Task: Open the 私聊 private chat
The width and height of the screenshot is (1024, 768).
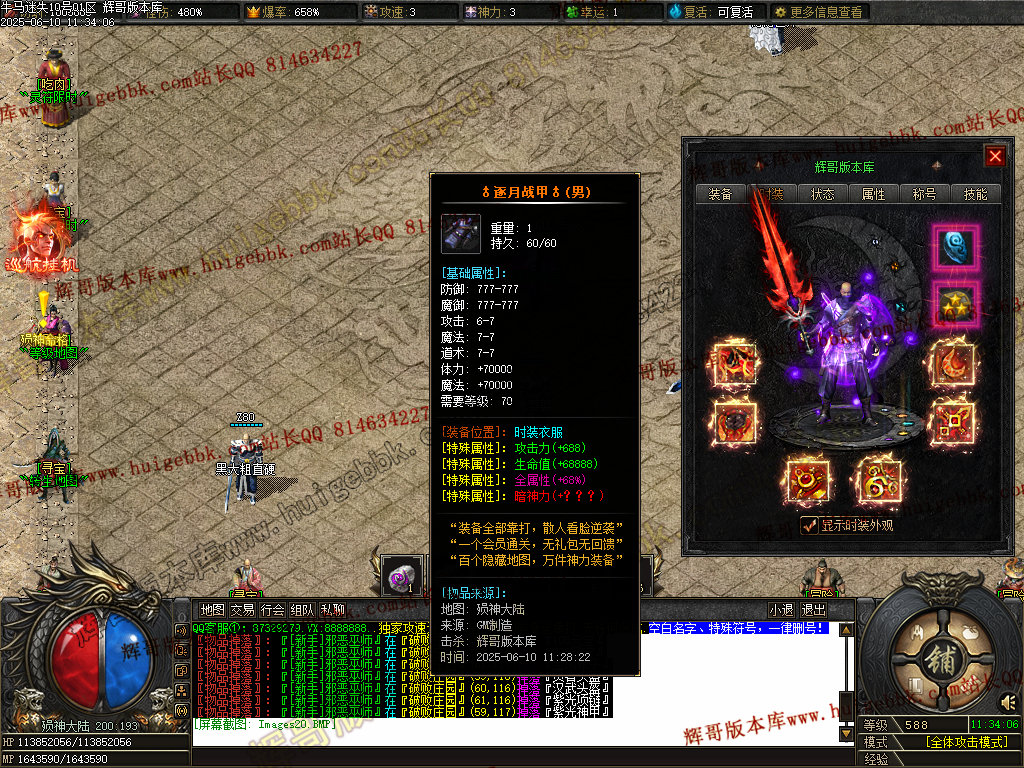Action: coord(332,609)
